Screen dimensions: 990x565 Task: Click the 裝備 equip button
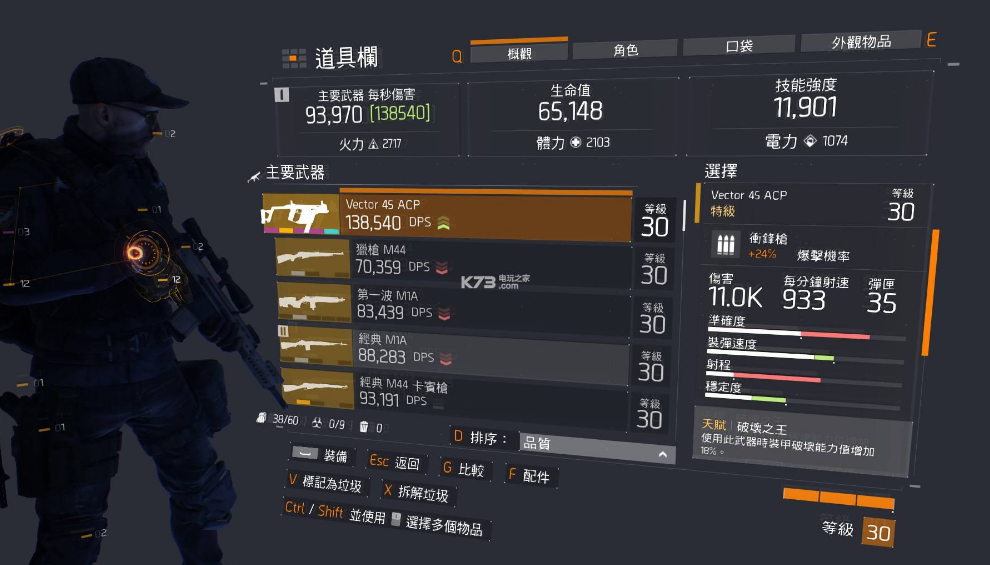pyautogui.click(x=323, y=457)
